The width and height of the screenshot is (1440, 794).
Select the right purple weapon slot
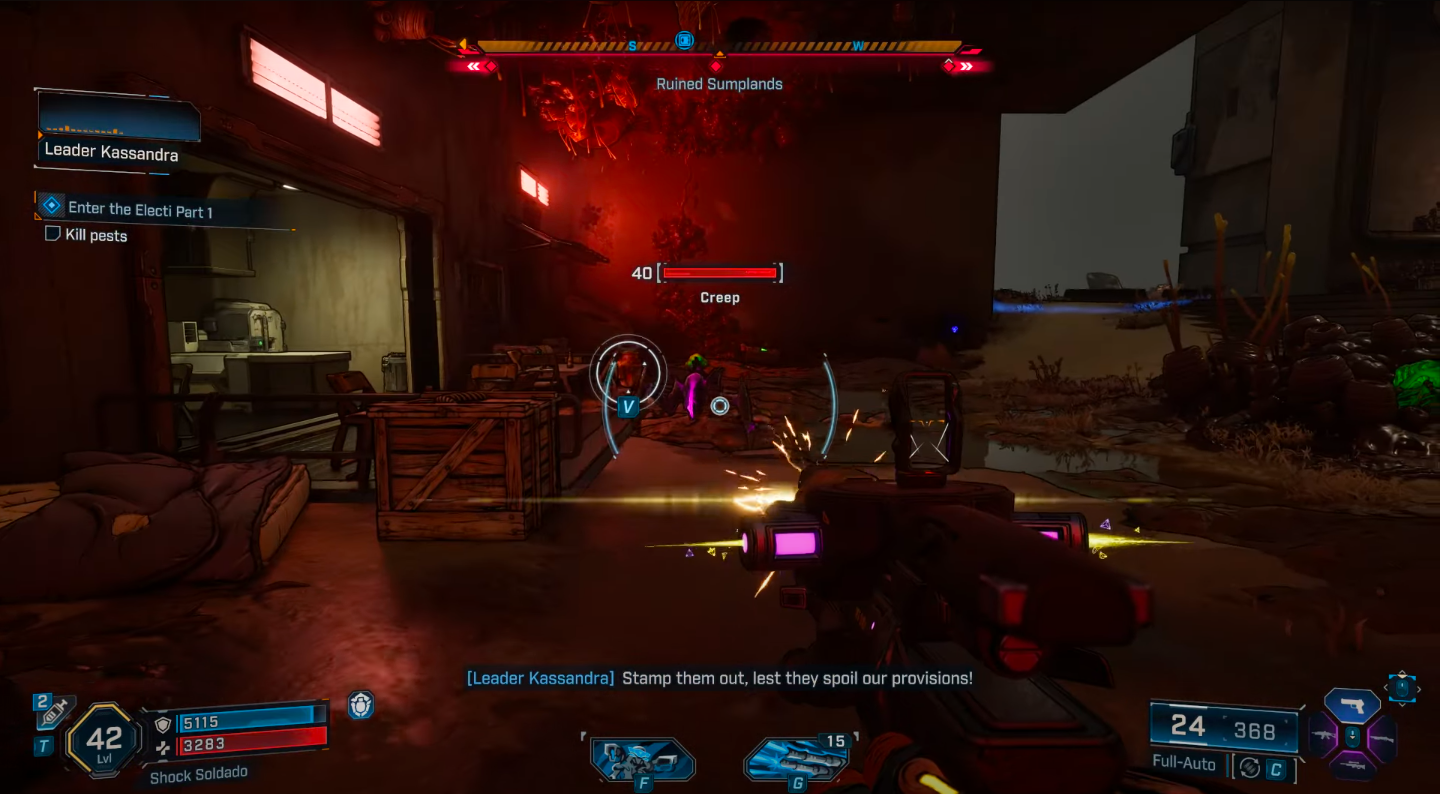point(1381,737)
